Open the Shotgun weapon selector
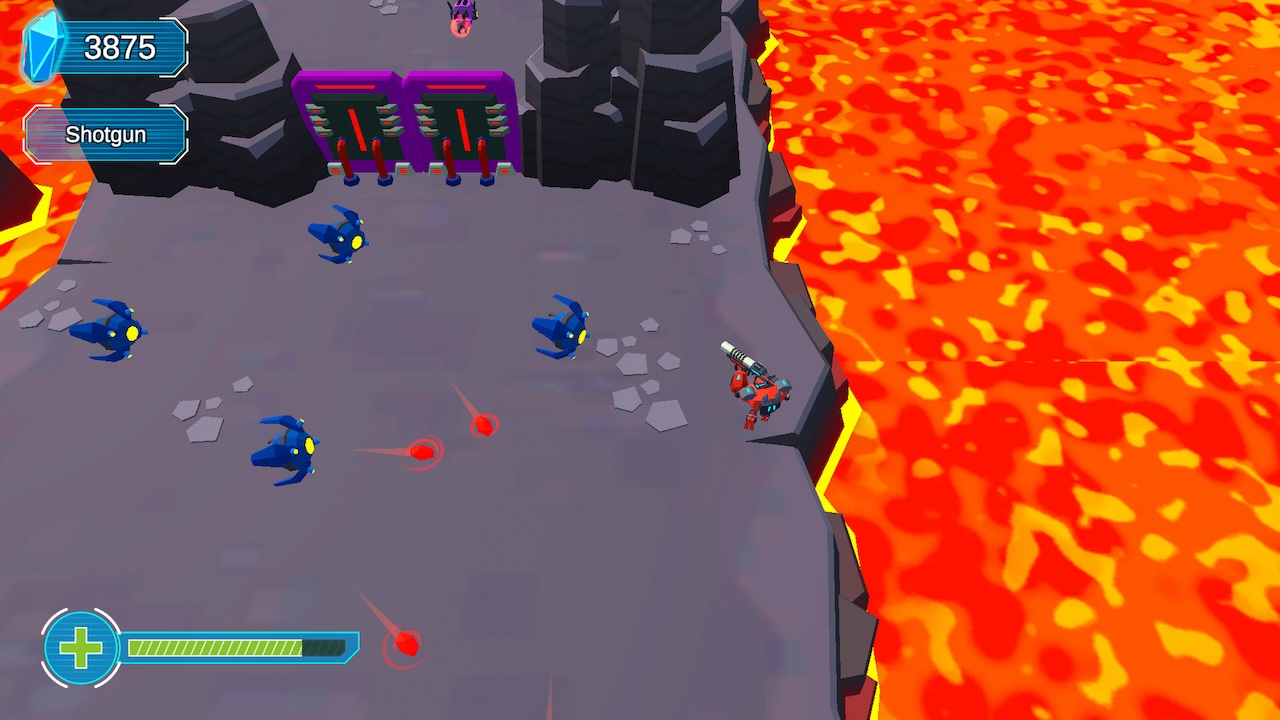 105,133
